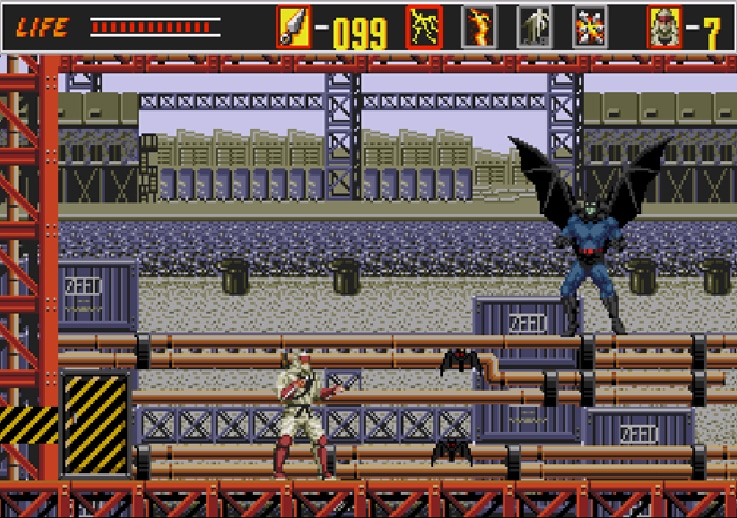This screenshot has height=518, width=737.
Task: Choose the fire dragon ninjutsu icon
Action: [x=478, y=27]
